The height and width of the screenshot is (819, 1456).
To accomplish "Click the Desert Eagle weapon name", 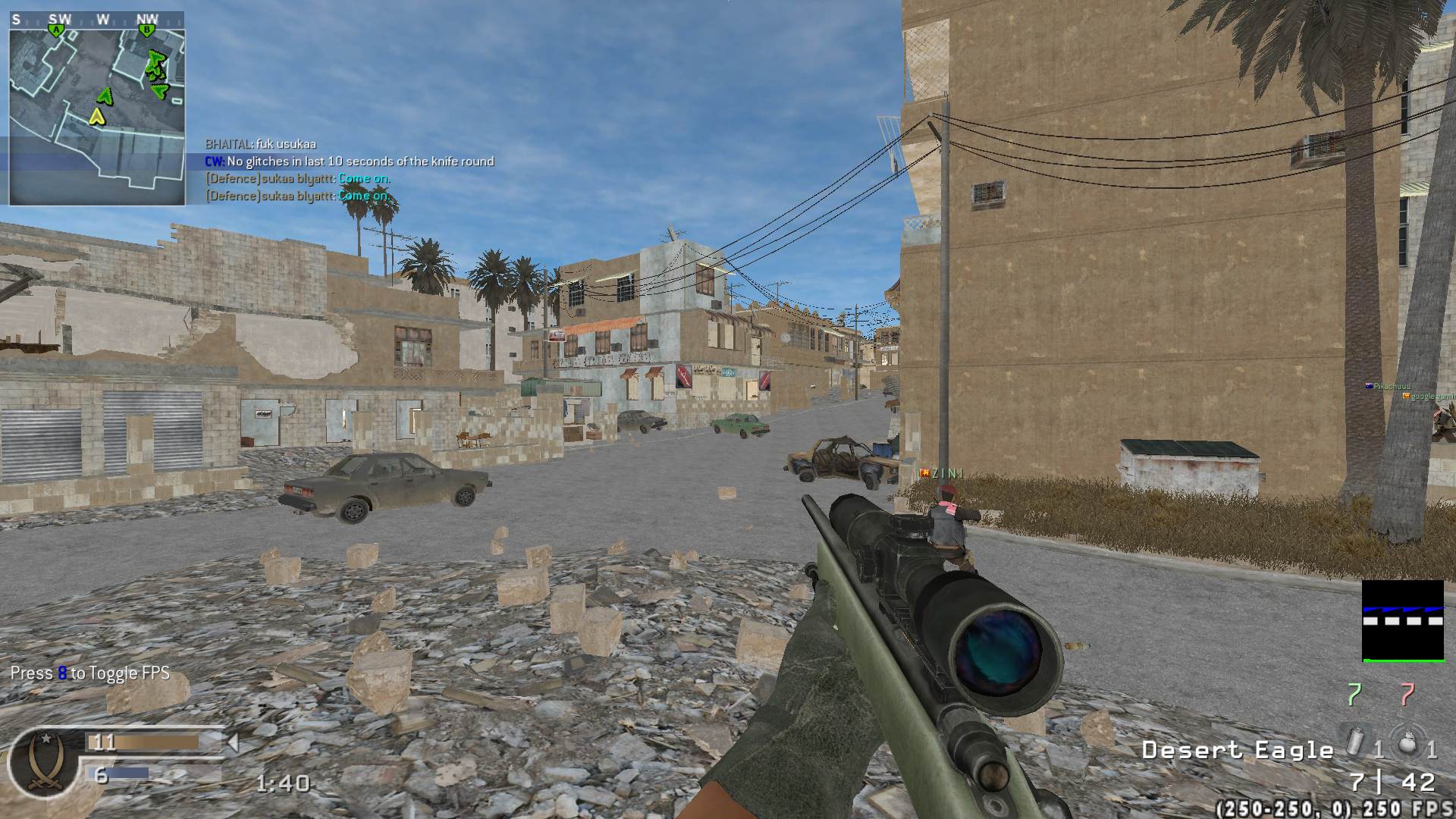I will (x=1237, y=751).
